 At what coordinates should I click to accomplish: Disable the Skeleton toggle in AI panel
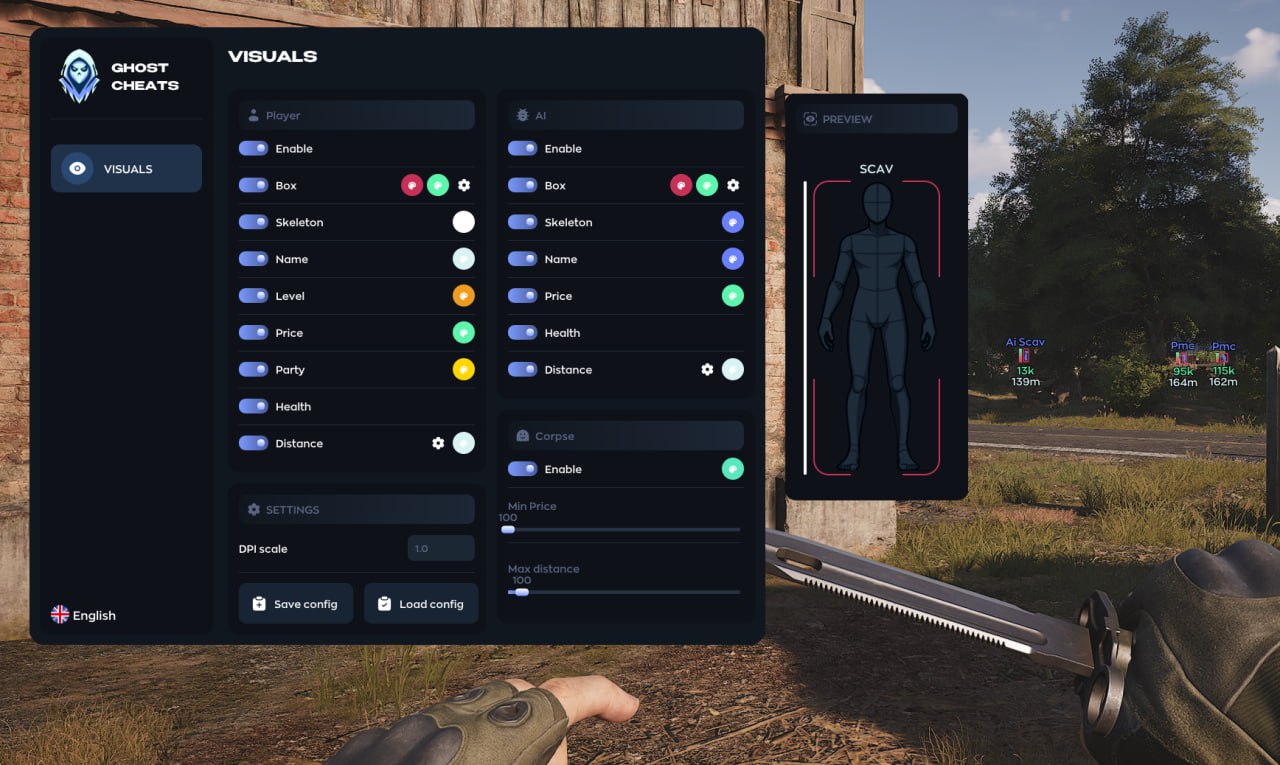(x=521, y=222)
